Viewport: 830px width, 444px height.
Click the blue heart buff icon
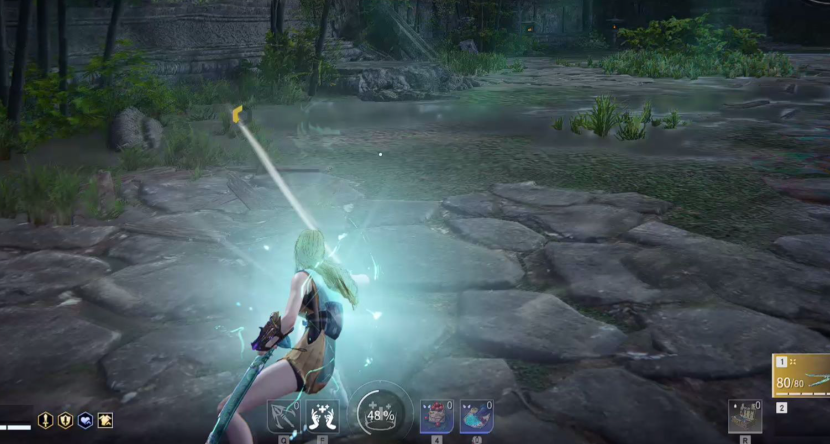pos(85,421)
